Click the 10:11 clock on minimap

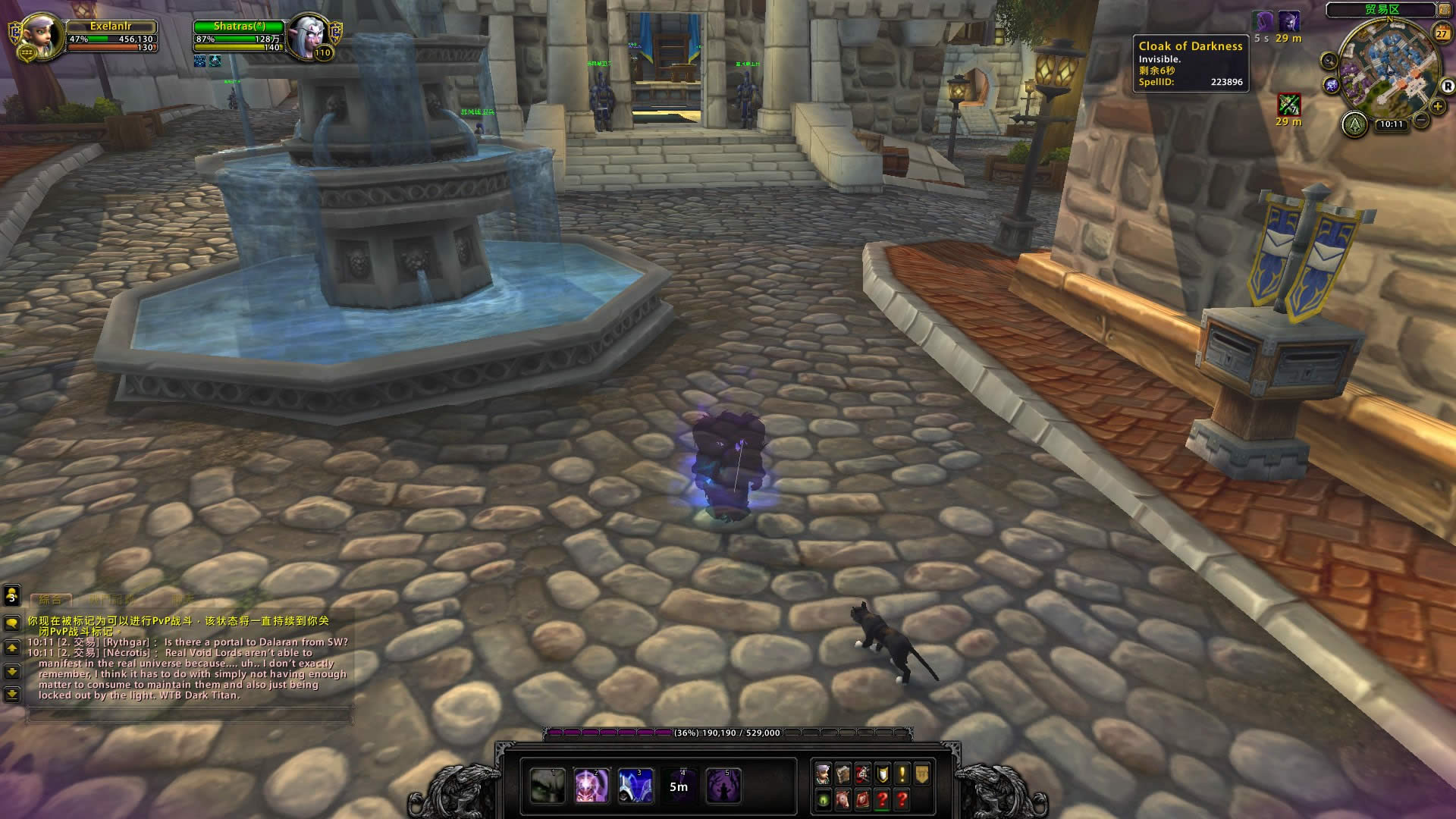pos(1391,124)
